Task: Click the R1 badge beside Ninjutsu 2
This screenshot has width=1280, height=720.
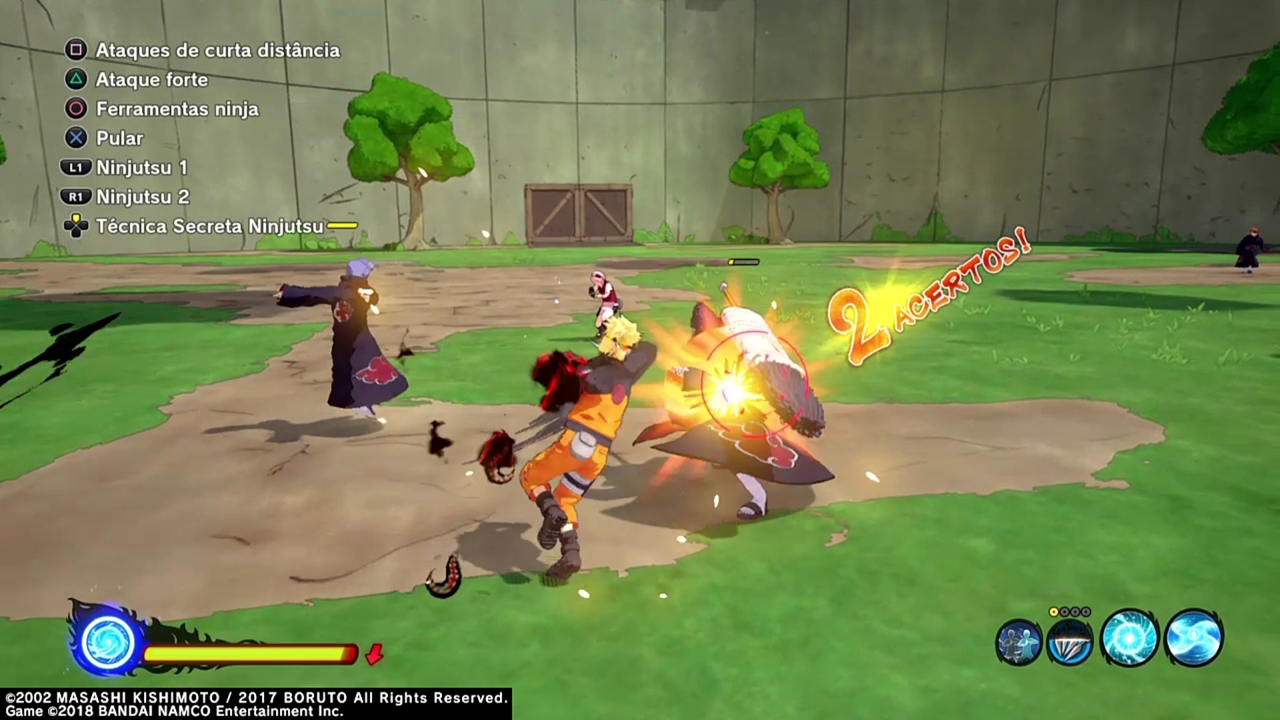Action: pyautogui.click(x=76, y=196)
